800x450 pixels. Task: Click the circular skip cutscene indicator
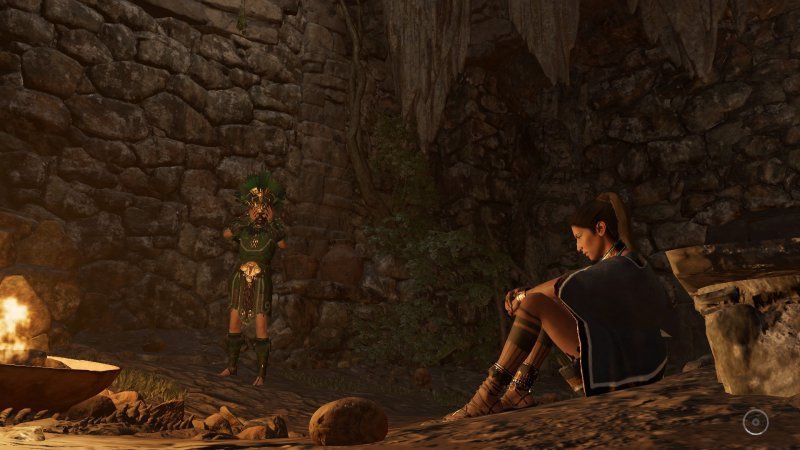(x=756, y=422)
